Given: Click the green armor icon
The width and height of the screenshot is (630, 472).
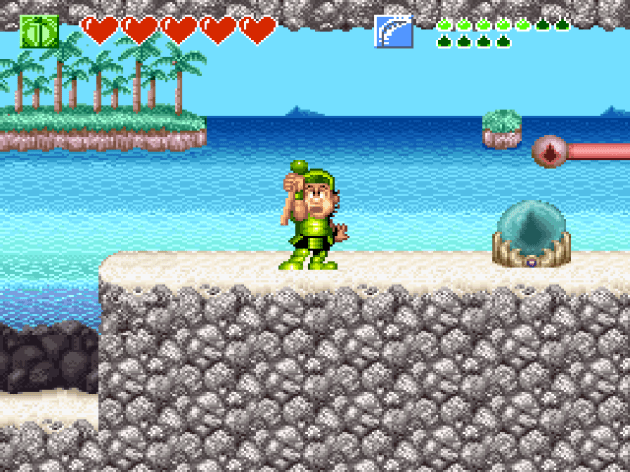Looking at the screenshot, I should [39, 31].
